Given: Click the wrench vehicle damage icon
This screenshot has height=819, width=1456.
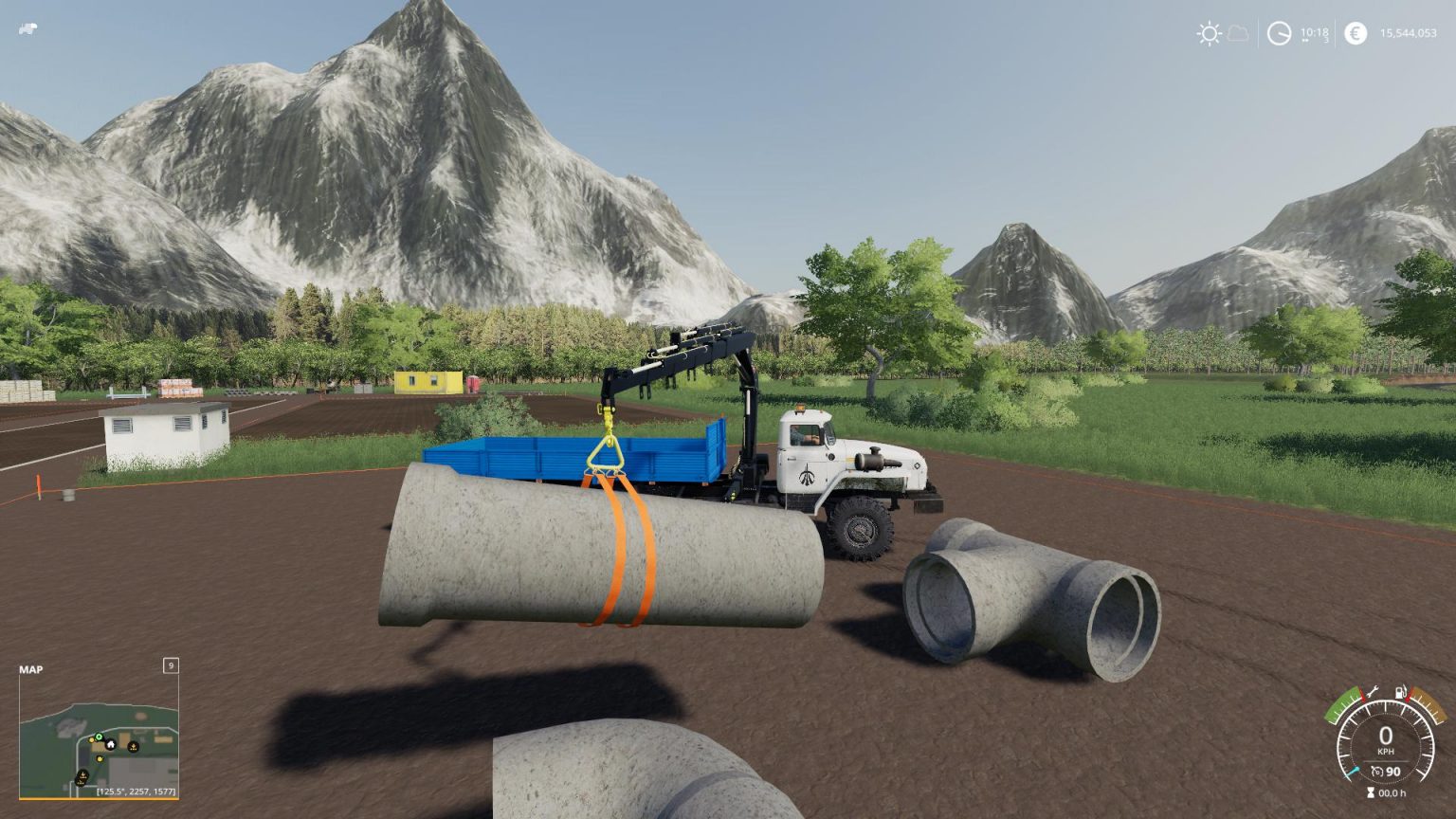Looking at the screenshot, I should point(1374,690).
